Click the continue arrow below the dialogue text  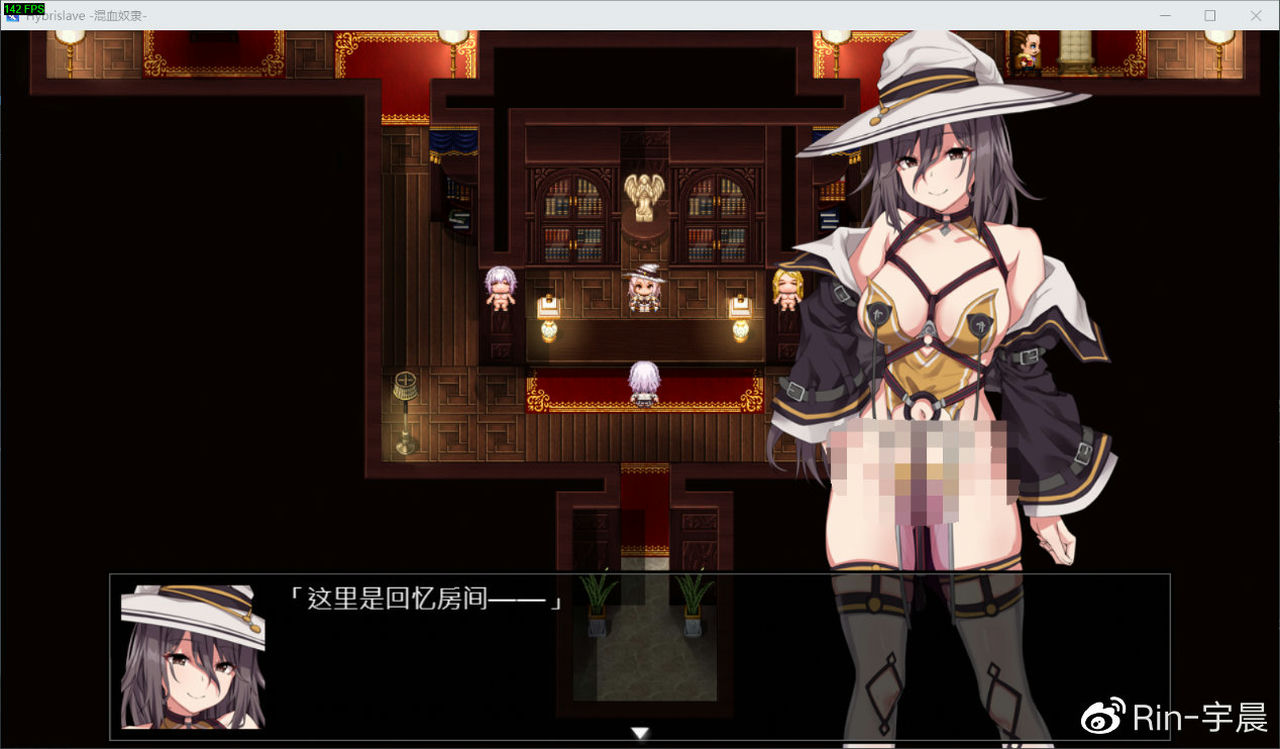pyautogui.click(x=639, y=732)
